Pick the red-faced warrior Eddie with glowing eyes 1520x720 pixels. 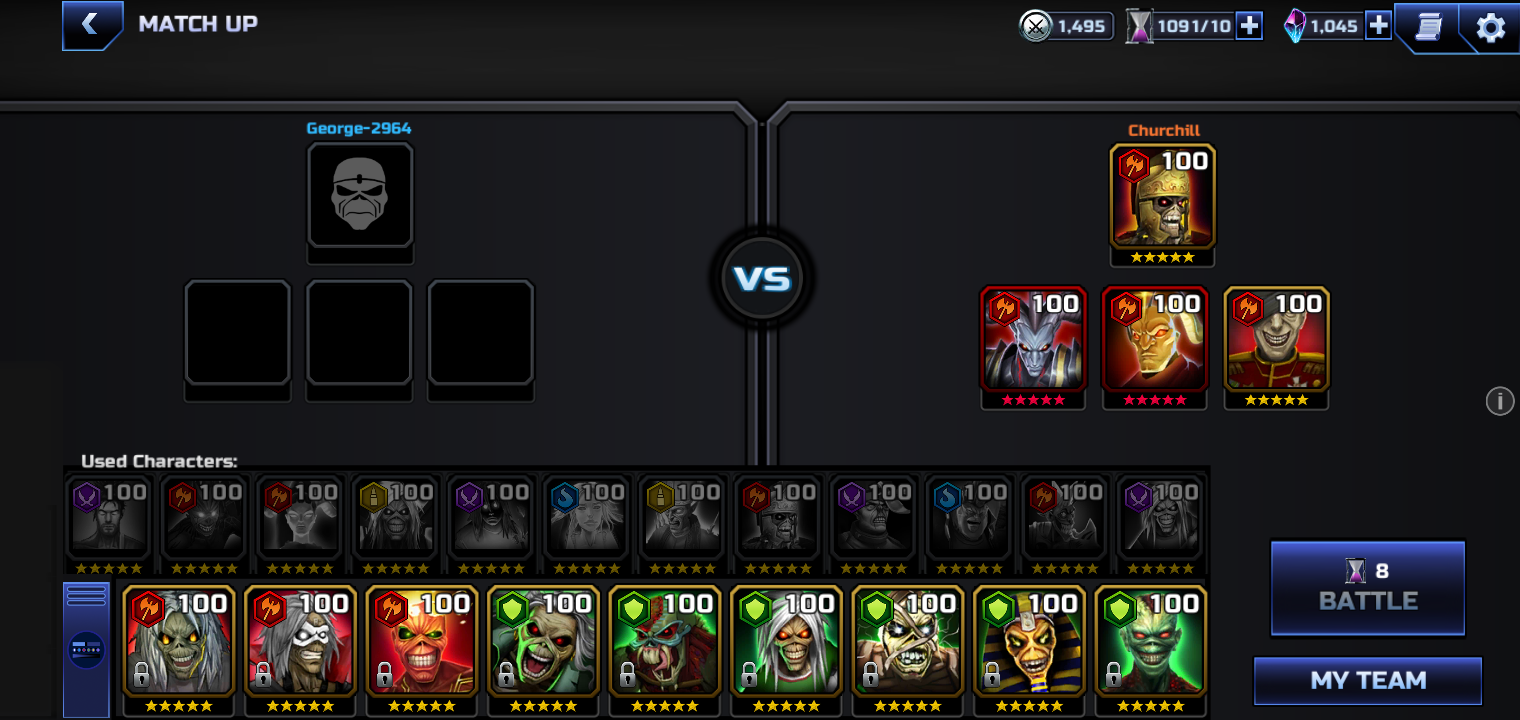point(422,641)
